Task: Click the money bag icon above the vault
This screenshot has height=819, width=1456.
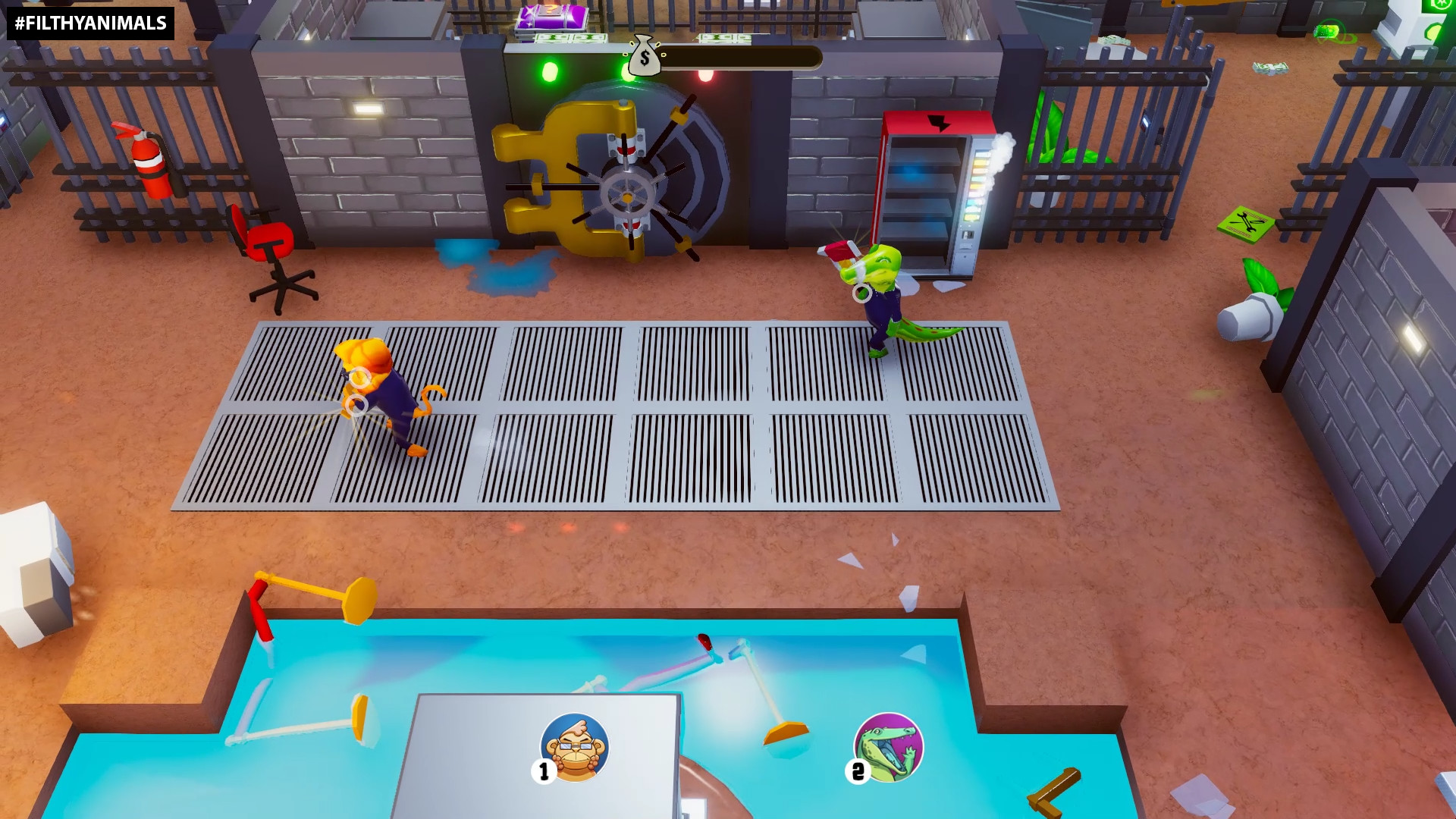Action: pos(643,56)
